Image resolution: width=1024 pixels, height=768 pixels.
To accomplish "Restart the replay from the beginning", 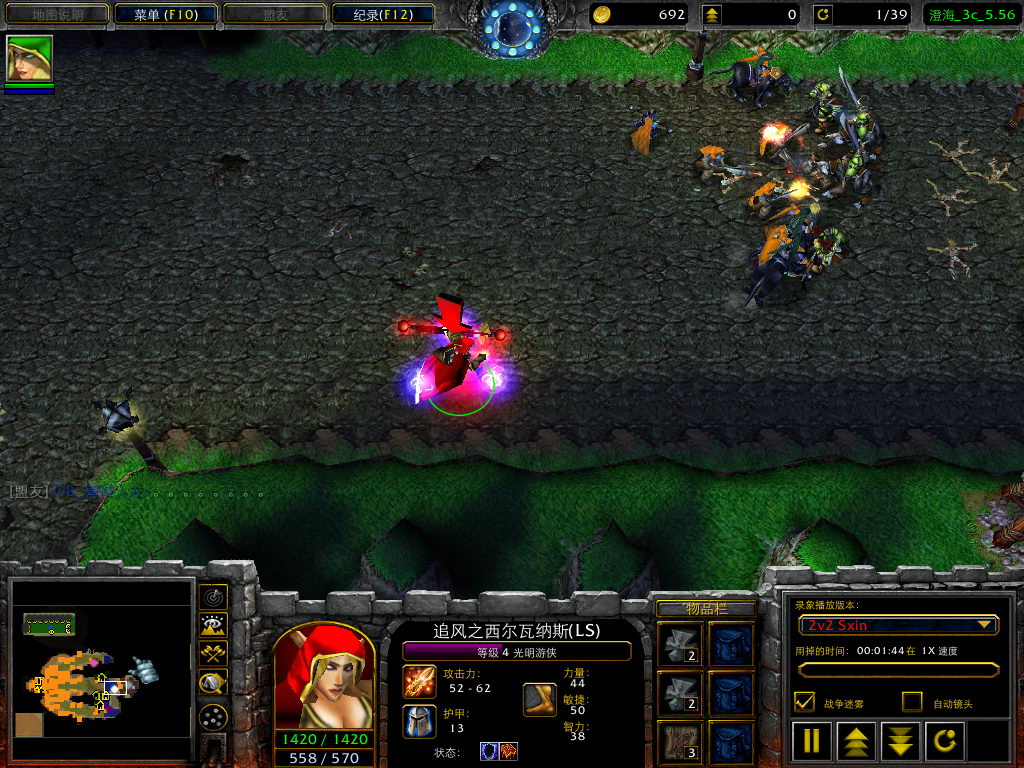I will (x=944, y=741).
